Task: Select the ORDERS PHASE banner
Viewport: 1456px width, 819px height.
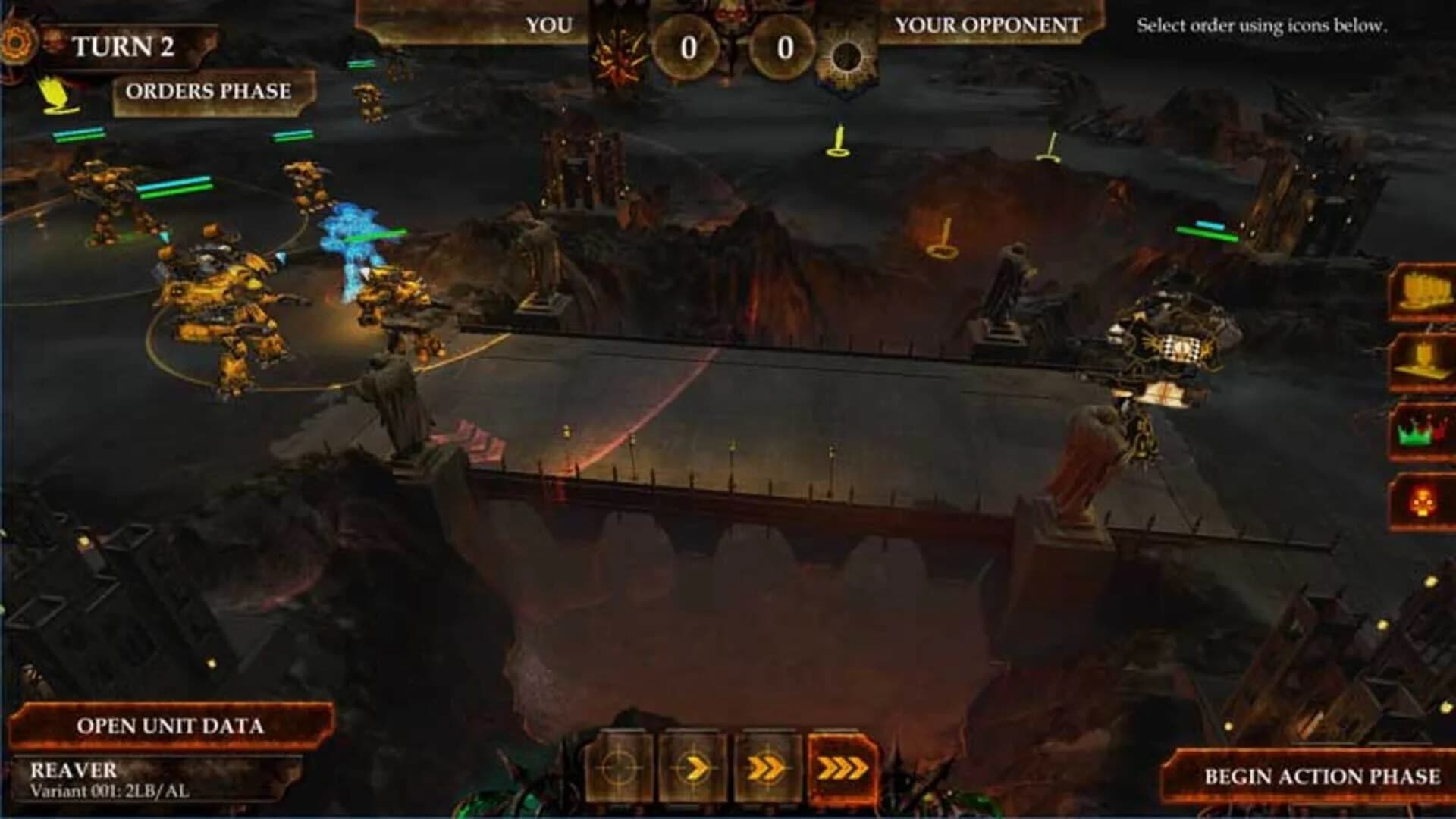Action: point(209,93)
